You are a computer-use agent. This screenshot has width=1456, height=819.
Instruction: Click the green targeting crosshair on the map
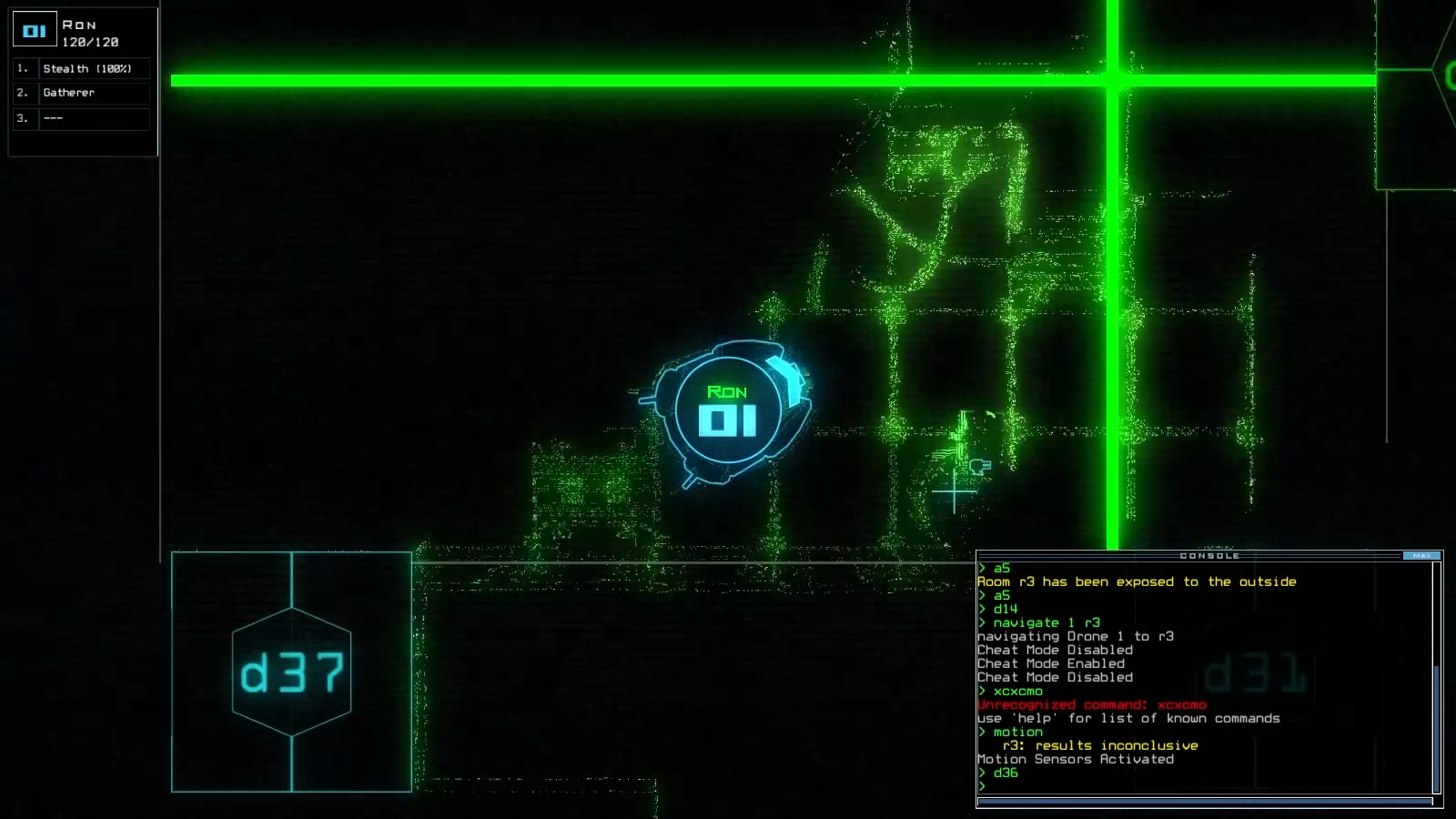click(954, 491)
